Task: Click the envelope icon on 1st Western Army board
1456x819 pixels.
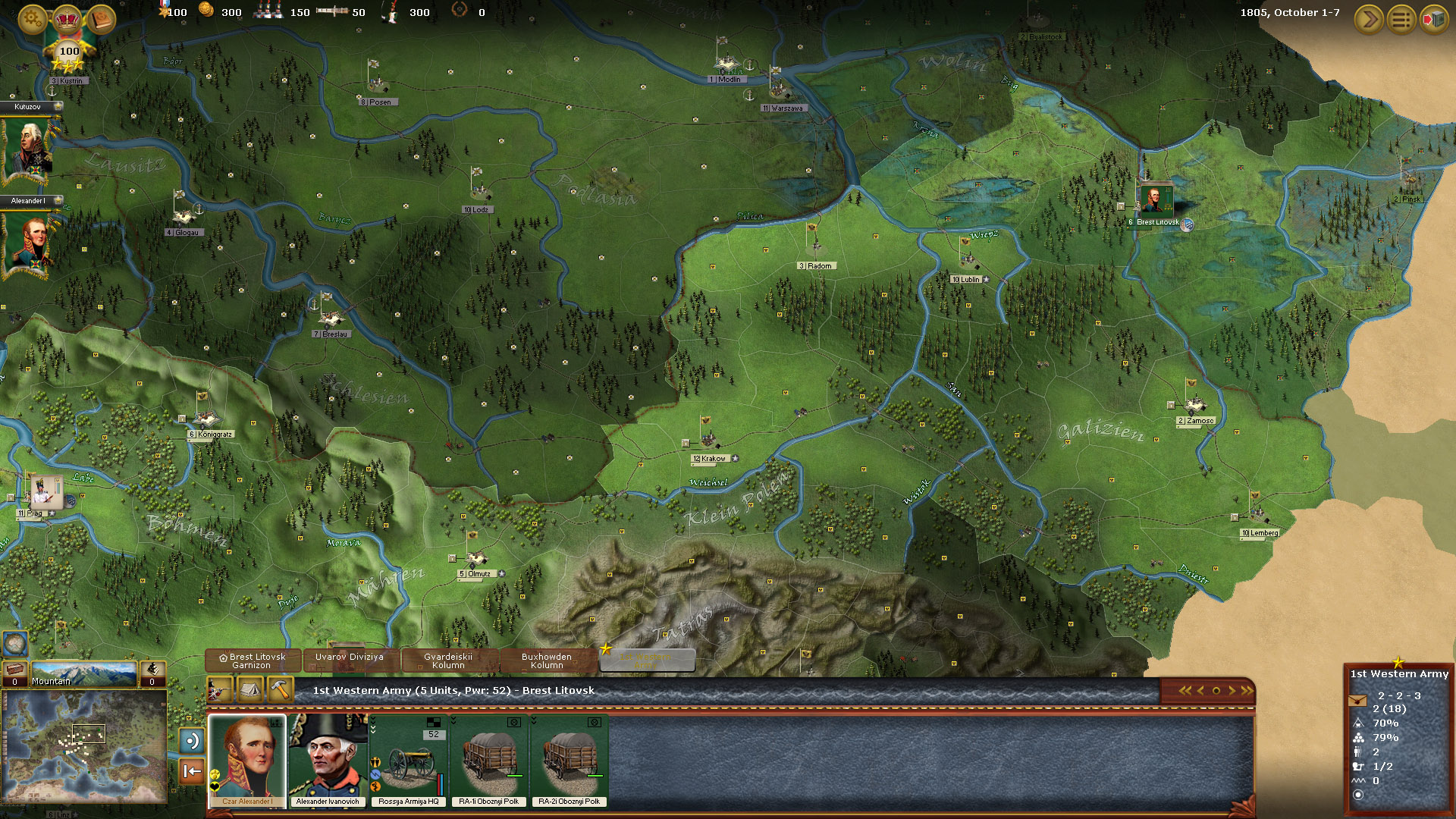Action: 1358,701
